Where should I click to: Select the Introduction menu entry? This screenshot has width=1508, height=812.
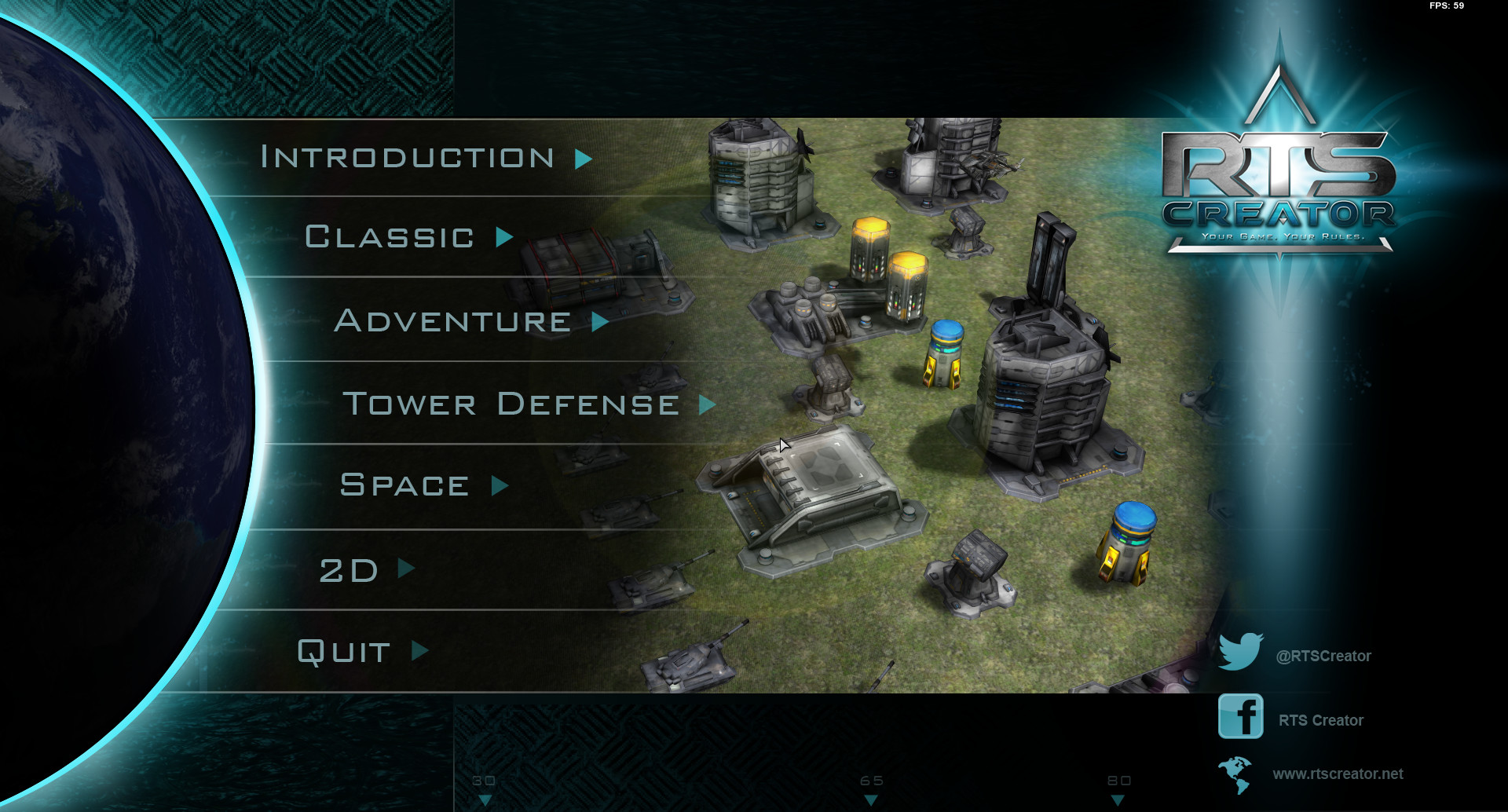pos(408,157)
